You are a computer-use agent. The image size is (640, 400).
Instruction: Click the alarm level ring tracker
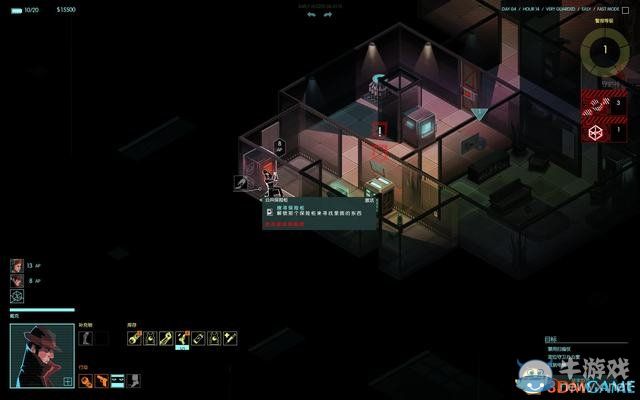tap(608, 50)
